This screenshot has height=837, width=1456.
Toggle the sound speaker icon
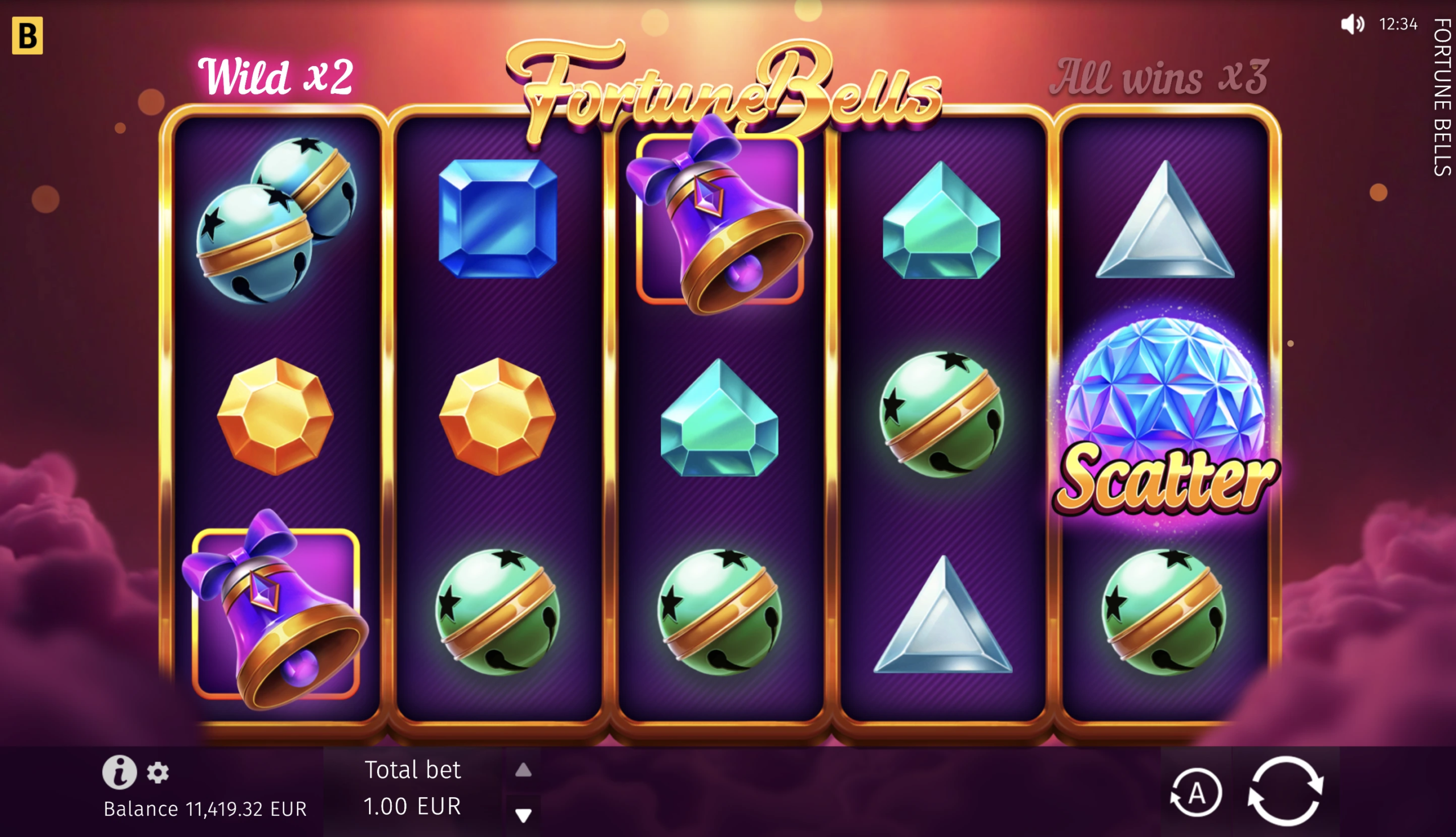point(1352,24)
